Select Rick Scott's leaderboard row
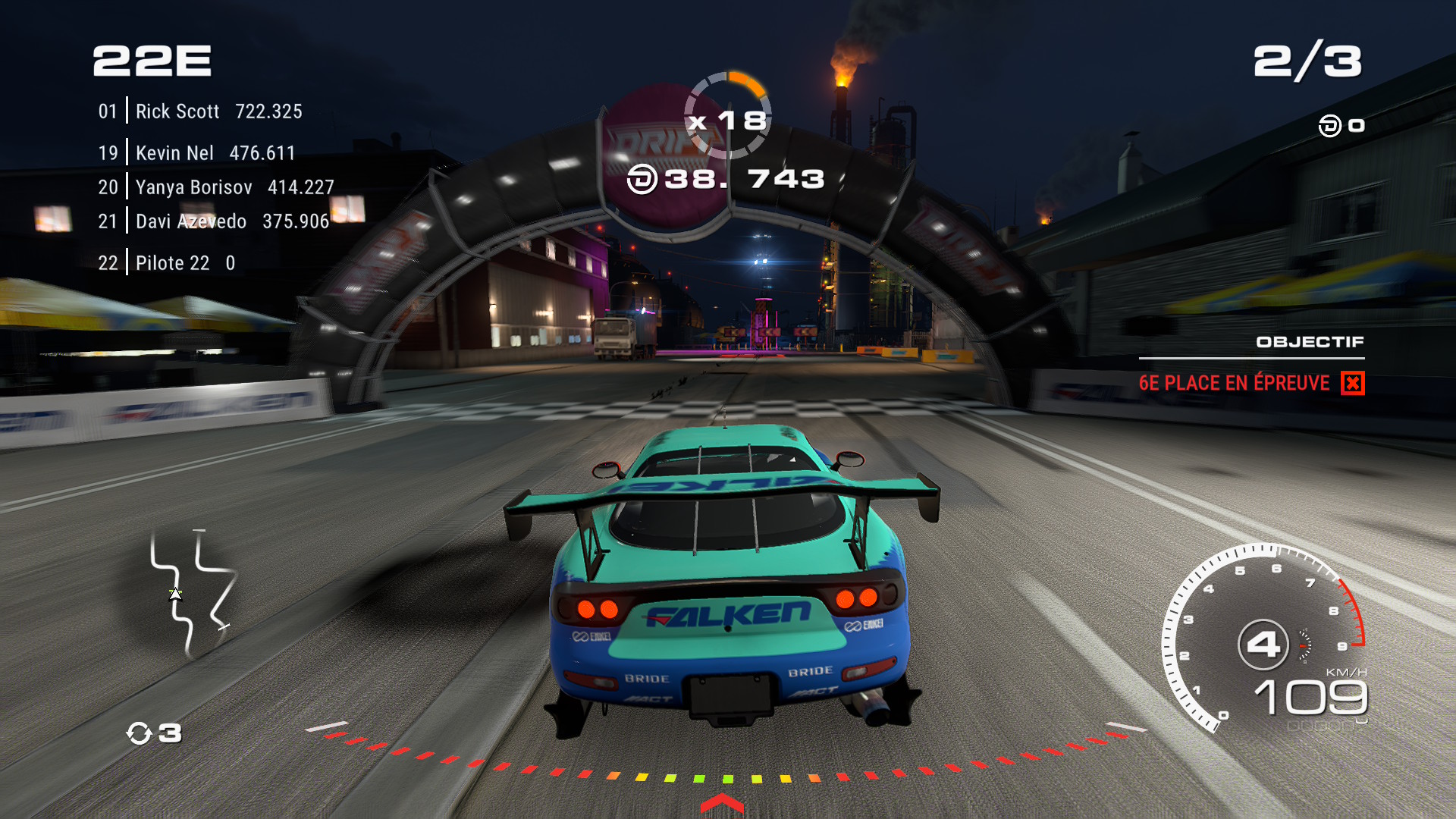1456x819 pixels. 200,111
